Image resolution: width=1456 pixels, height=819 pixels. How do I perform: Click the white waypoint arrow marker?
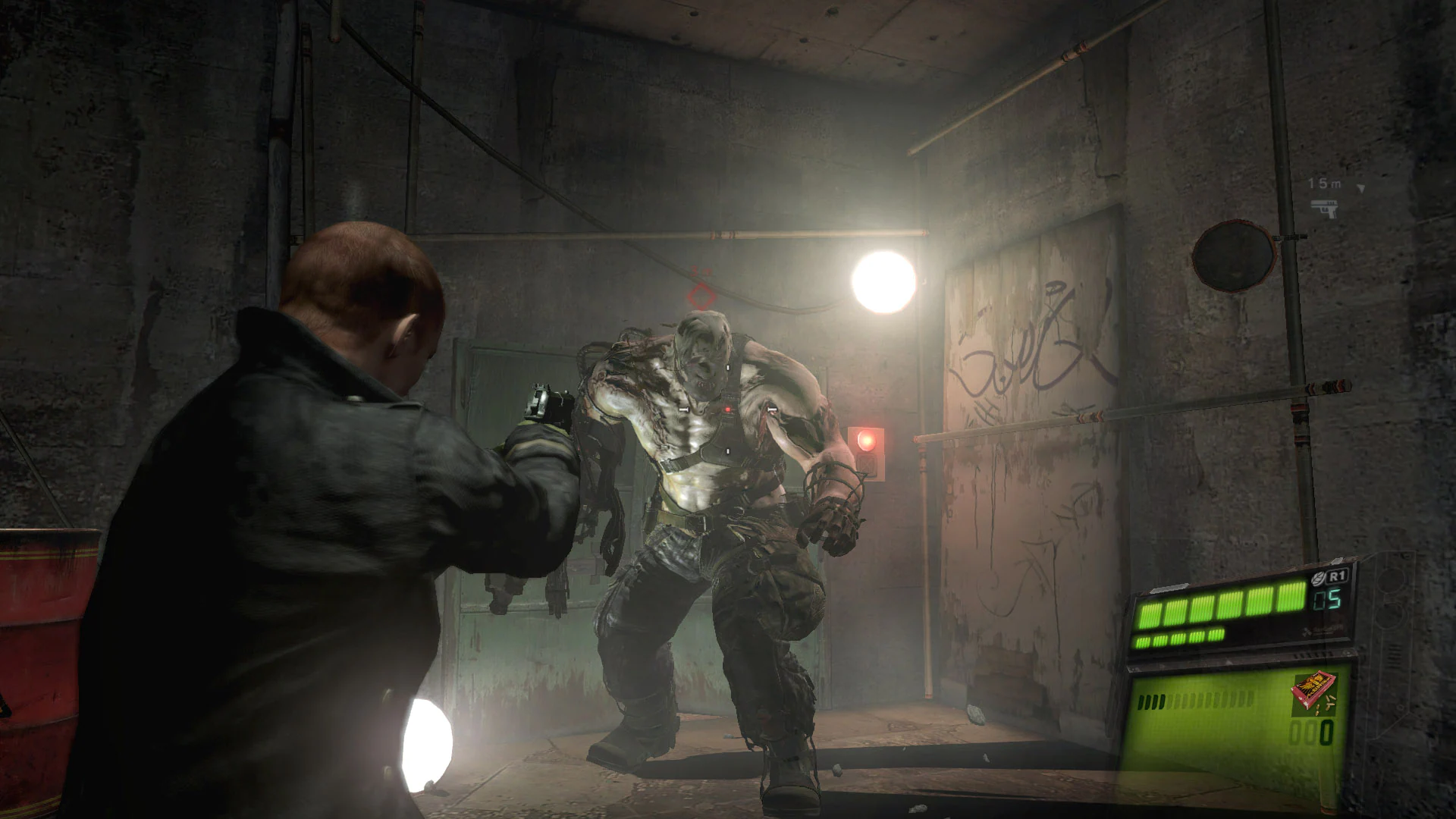(1360, 187)
